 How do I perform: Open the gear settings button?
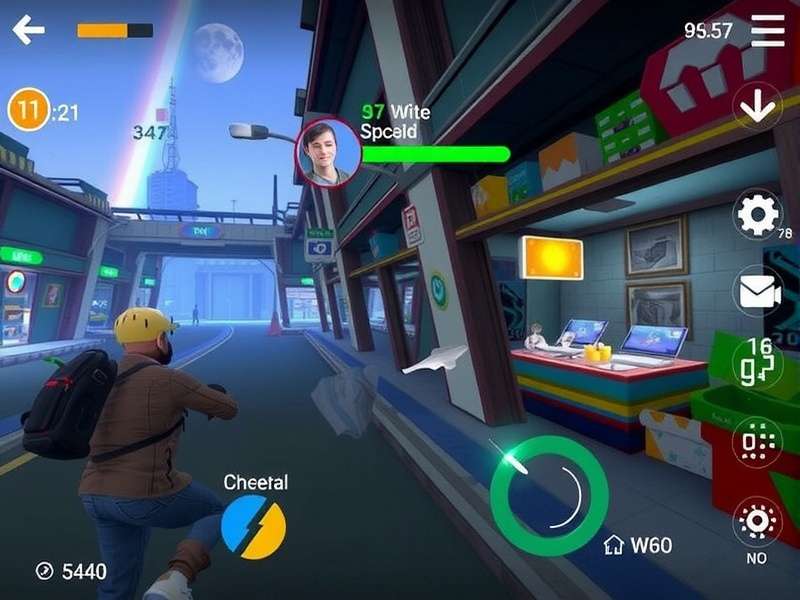[757, 214]
